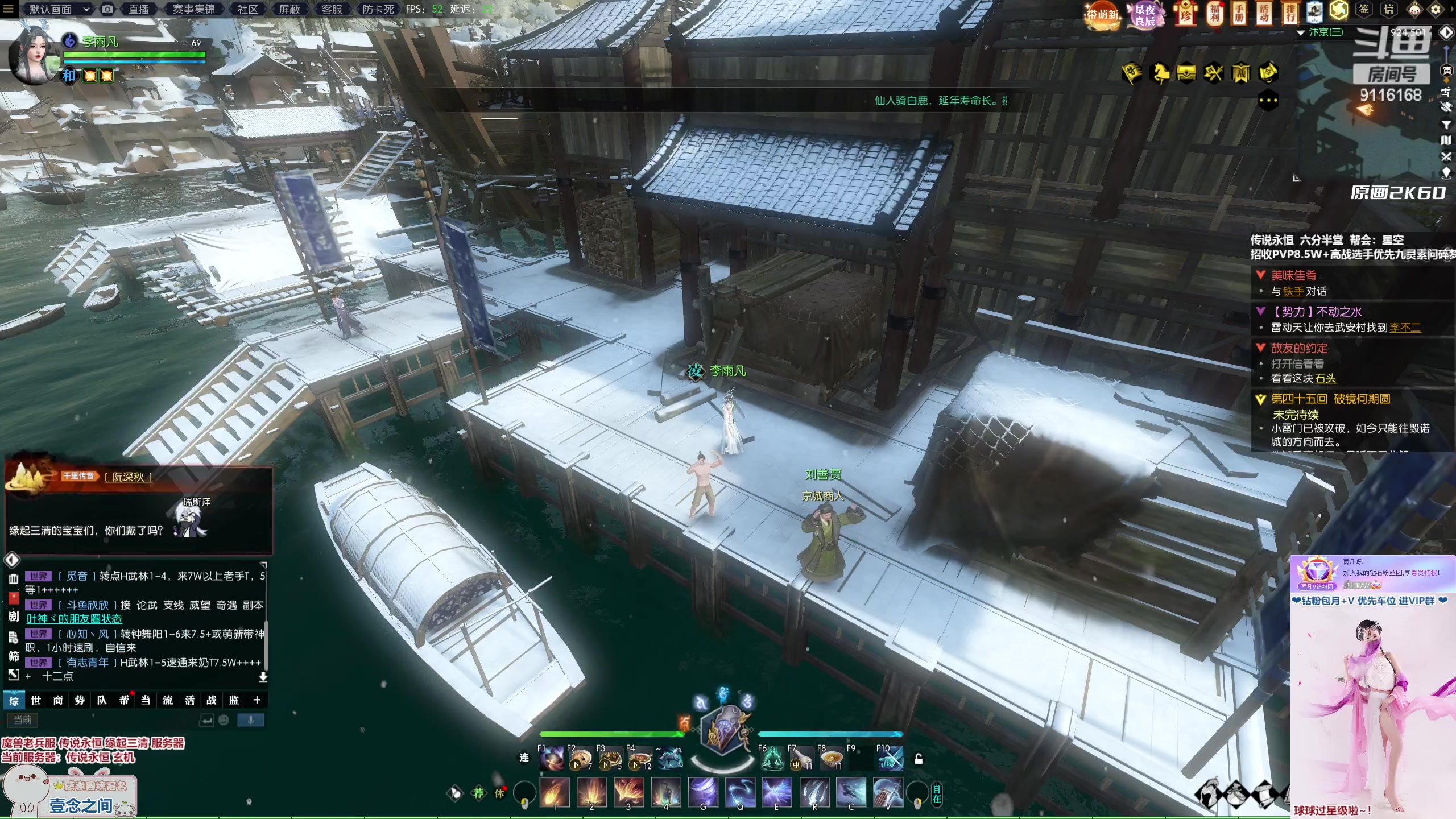Follow the 李不二 quest link
The image size is (1456, 819).
(x=1405, y=328)
